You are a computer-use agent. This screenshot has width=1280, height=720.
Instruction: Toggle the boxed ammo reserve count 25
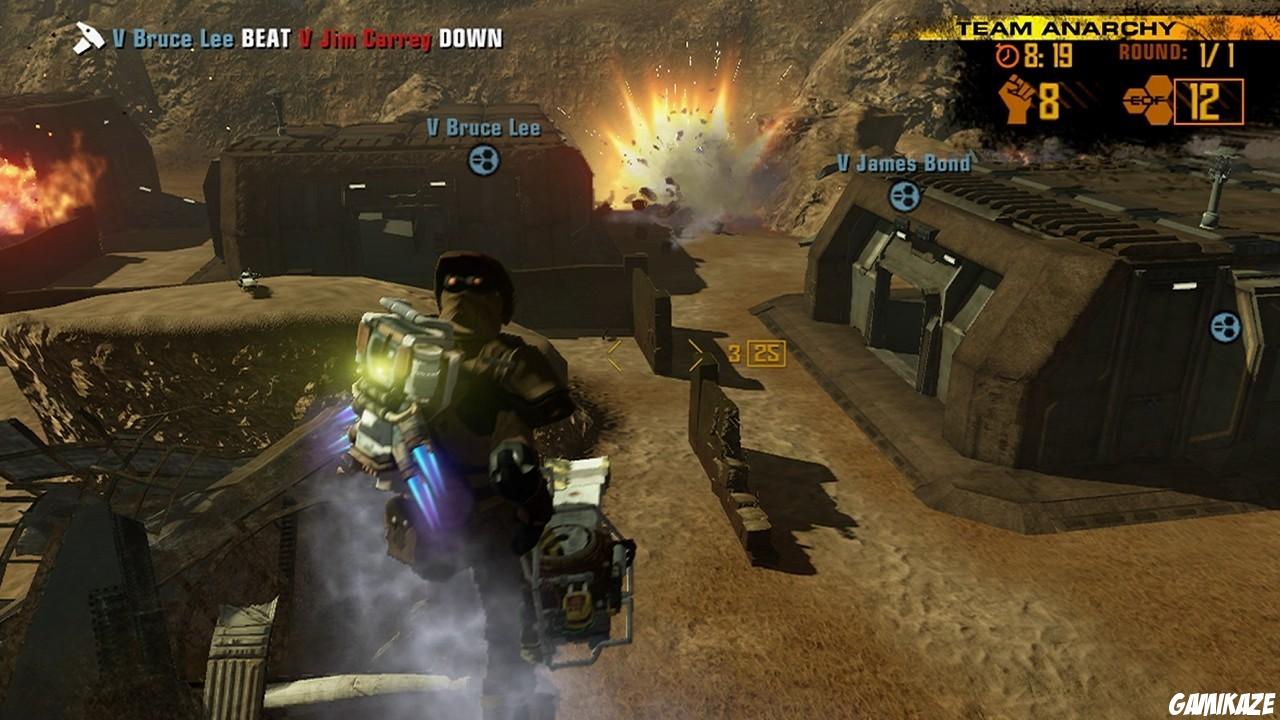[767, 351]
